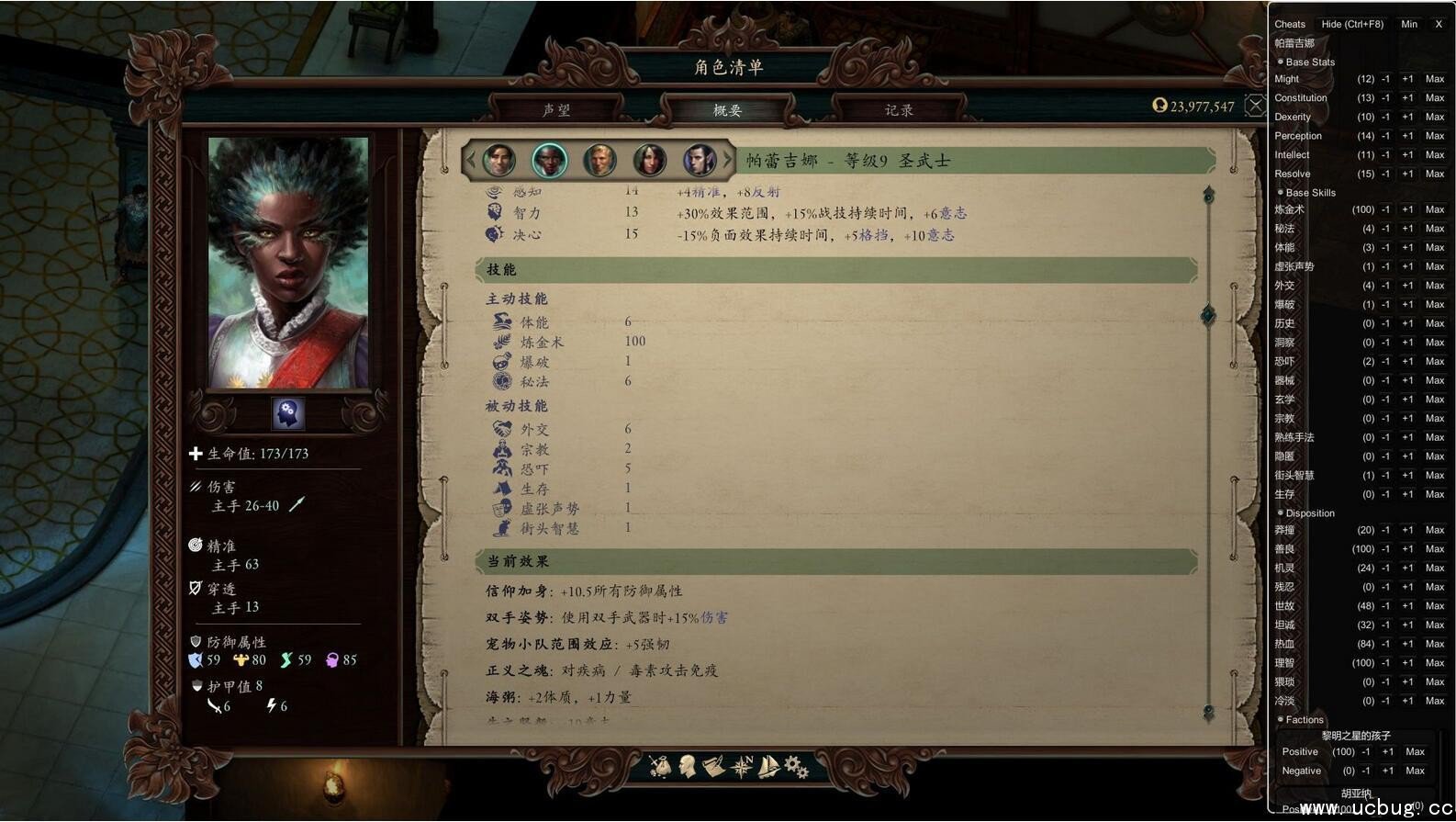1456x822 pixels.
Task: Click the left arrow beside party portraits
Action: [471, 159]
